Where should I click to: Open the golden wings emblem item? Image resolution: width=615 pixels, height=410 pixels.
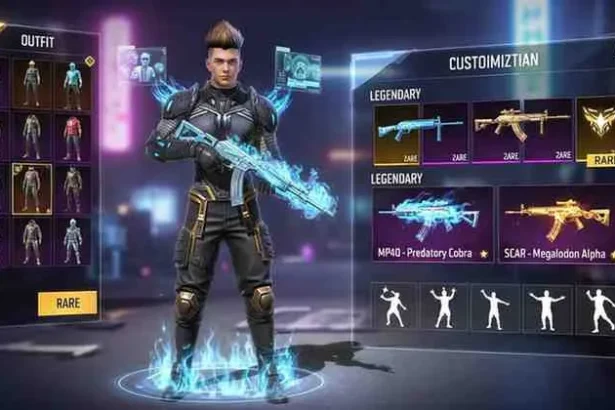(597, 130)
